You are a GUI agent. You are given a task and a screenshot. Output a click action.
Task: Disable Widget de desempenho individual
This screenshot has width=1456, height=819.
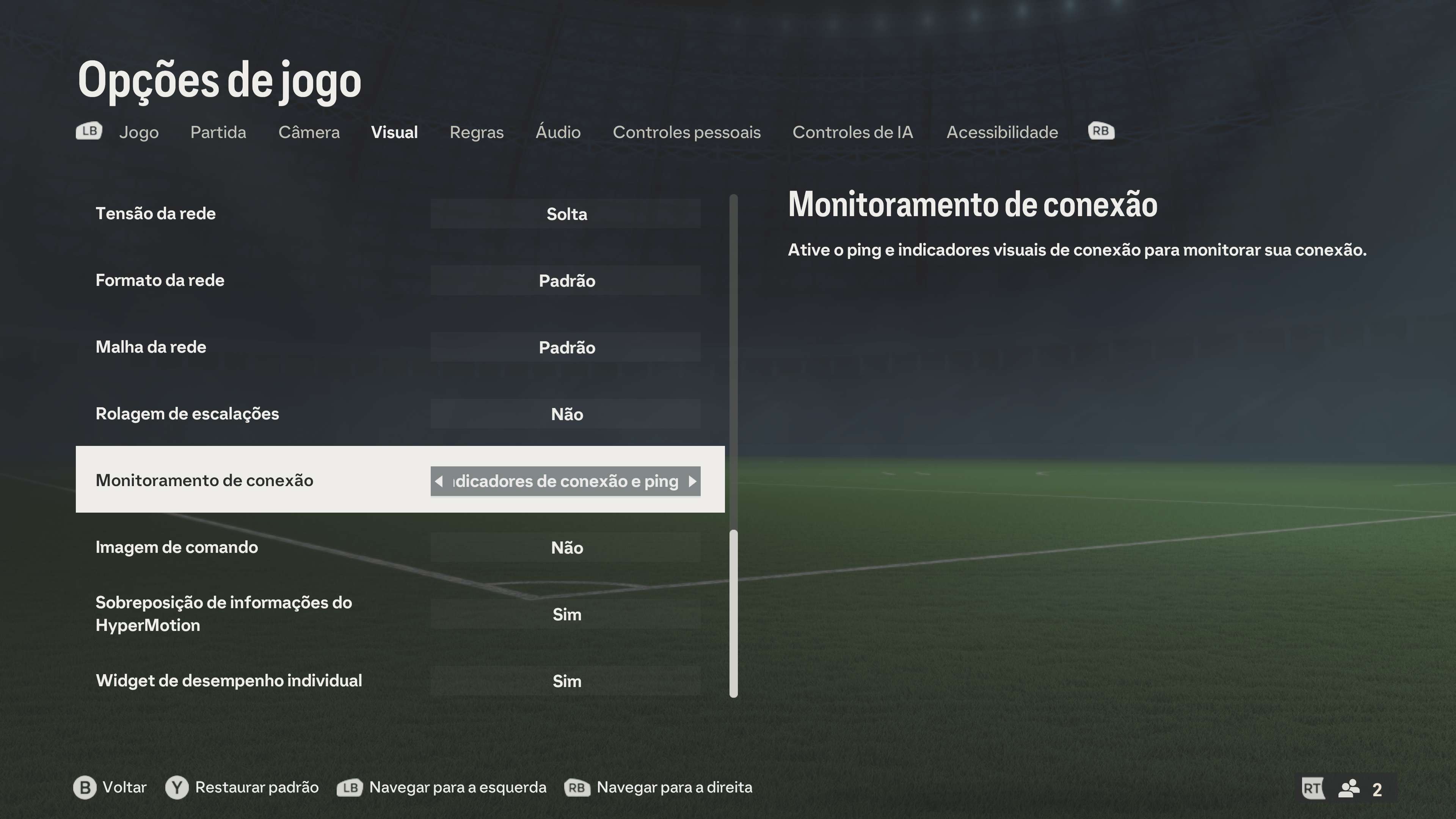pos(566,681)
